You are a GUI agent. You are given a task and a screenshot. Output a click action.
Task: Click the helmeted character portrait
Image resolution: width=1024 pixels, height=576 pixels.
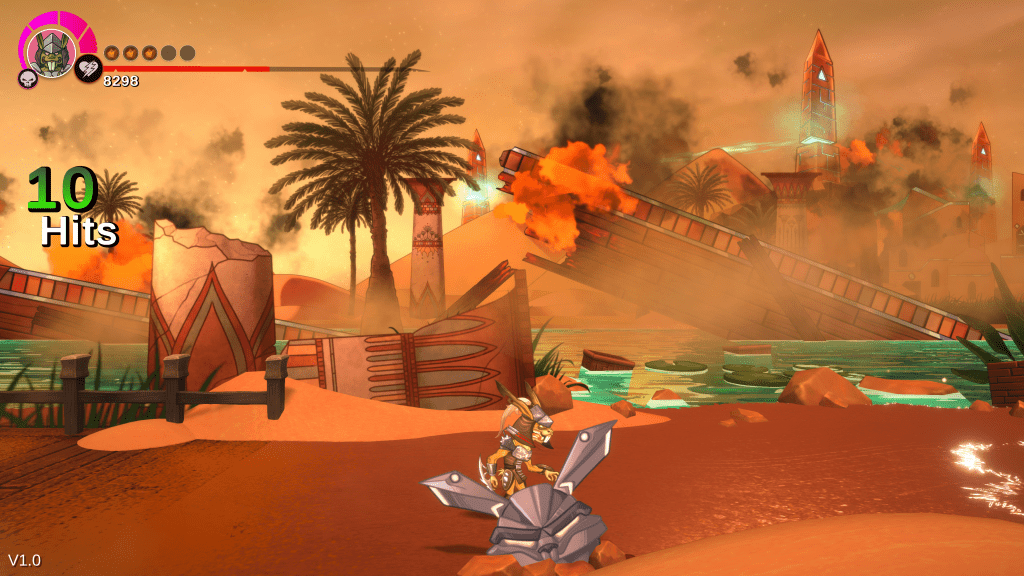click(50, 47)
